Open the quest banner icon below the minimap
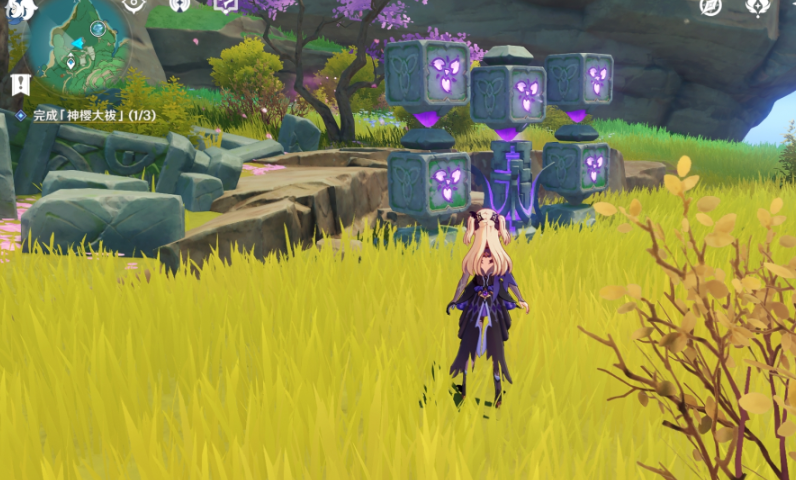Screen dimensions: 796x480 coord(20,86)
